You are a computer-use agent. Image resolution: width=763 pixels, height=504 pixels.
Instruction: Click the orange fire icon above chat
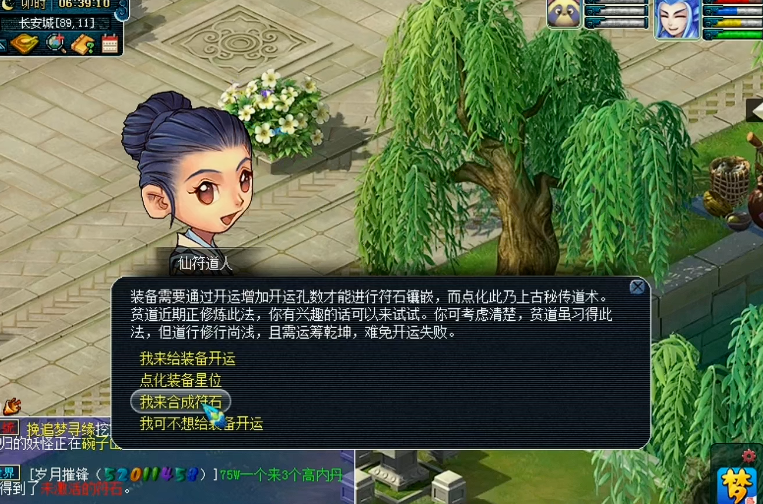click(11, 407)
